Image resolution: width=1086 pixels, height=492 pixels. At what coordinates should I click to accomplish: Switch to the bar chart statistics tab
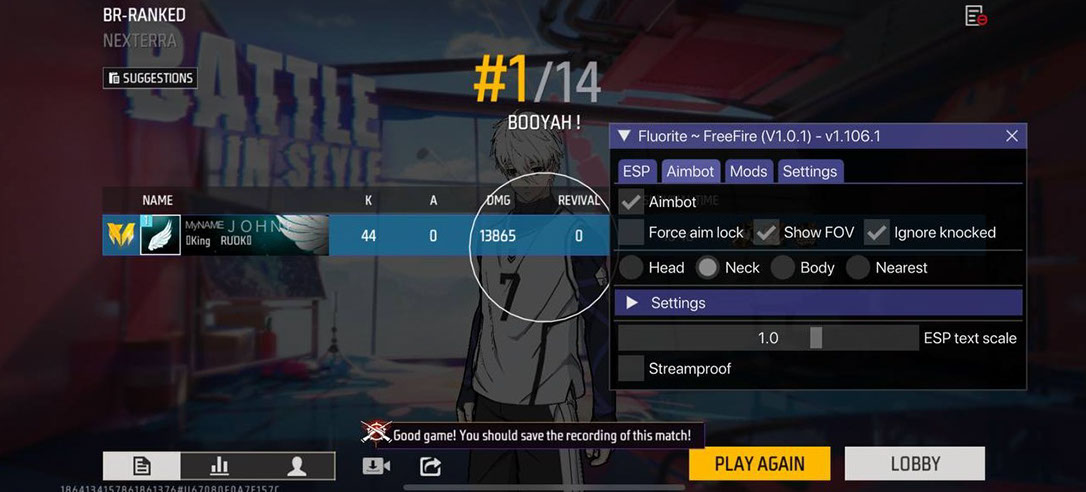click(219, 466)
